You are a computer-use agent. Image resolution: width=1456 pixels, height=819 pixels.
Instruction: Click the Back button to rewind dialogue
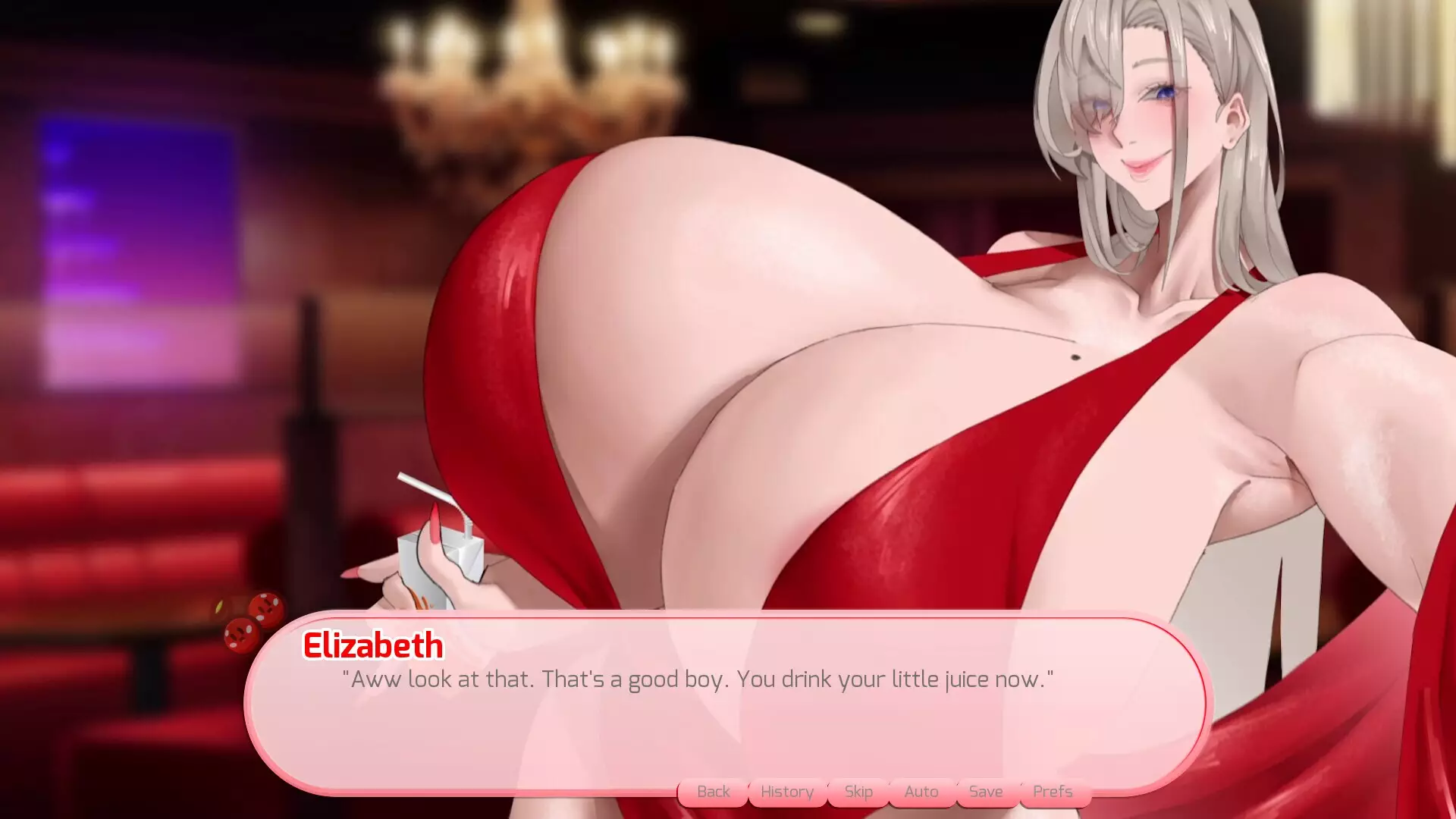pyautogui.click(x=712, y=791)
